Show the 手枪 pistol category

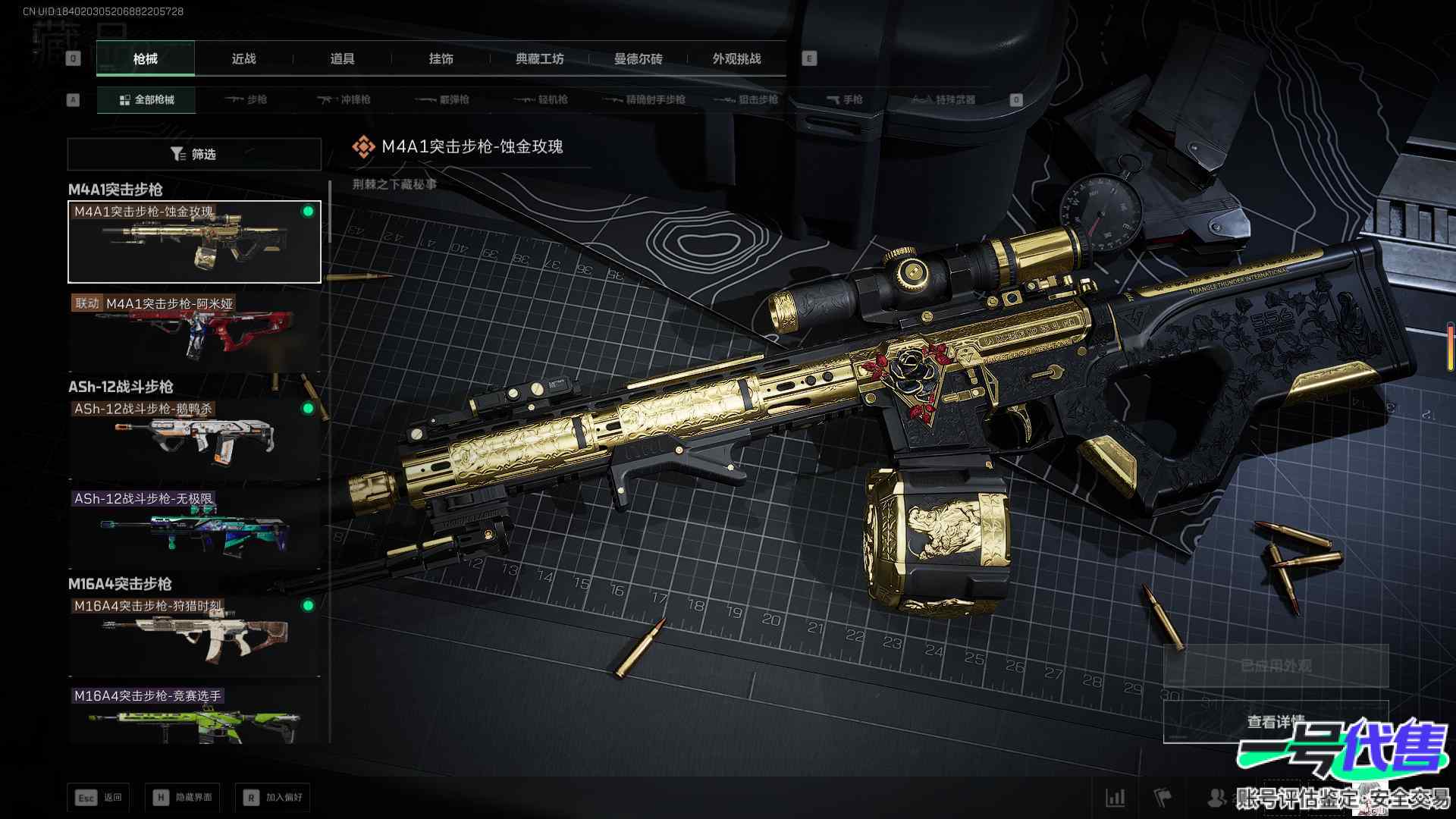pyautogui.click(x=844, y=99)
